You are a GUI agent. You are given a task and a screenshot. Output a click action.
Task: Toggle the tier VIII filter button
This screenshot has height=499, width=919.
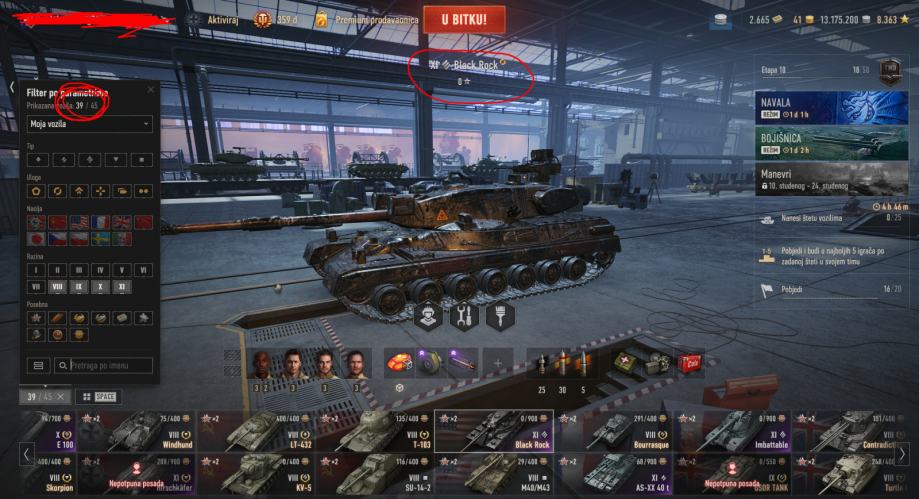pyautogui.click(x=56, y=286)
